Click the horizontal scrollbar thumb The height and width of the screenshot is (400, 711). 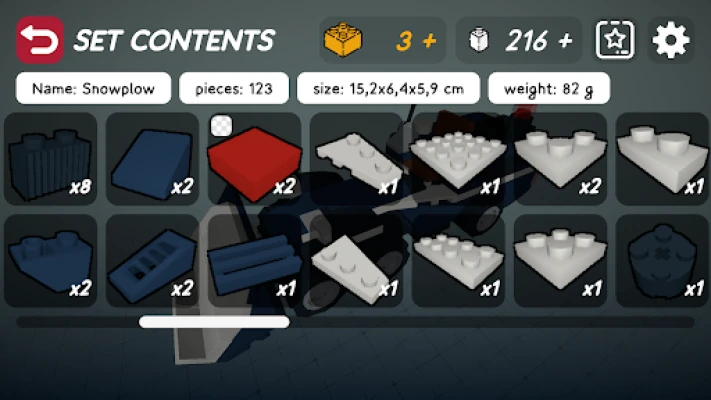[x=214, y=322]
